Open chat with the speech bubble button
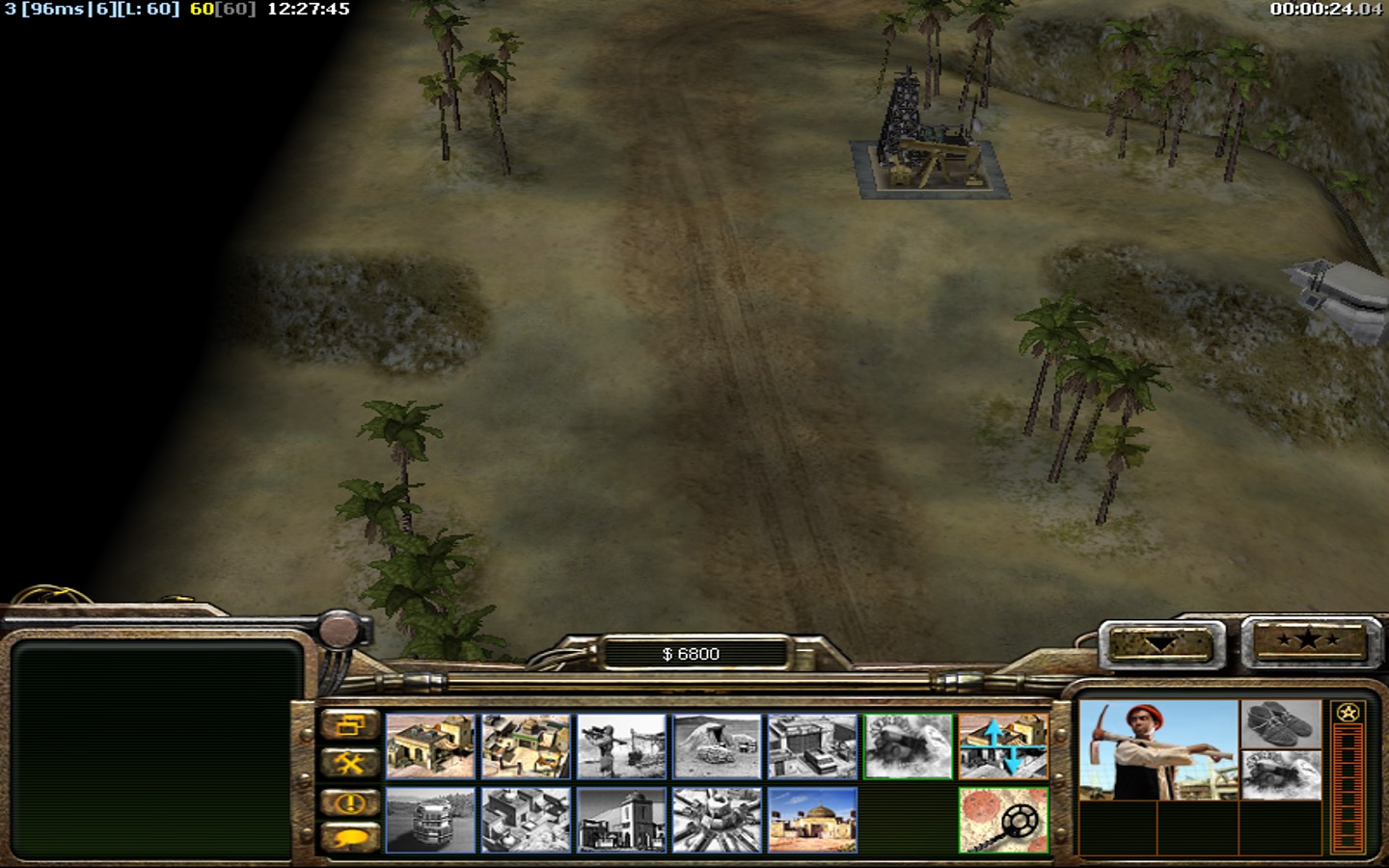This screenshot has width=1389, height=868. point(349,837)
